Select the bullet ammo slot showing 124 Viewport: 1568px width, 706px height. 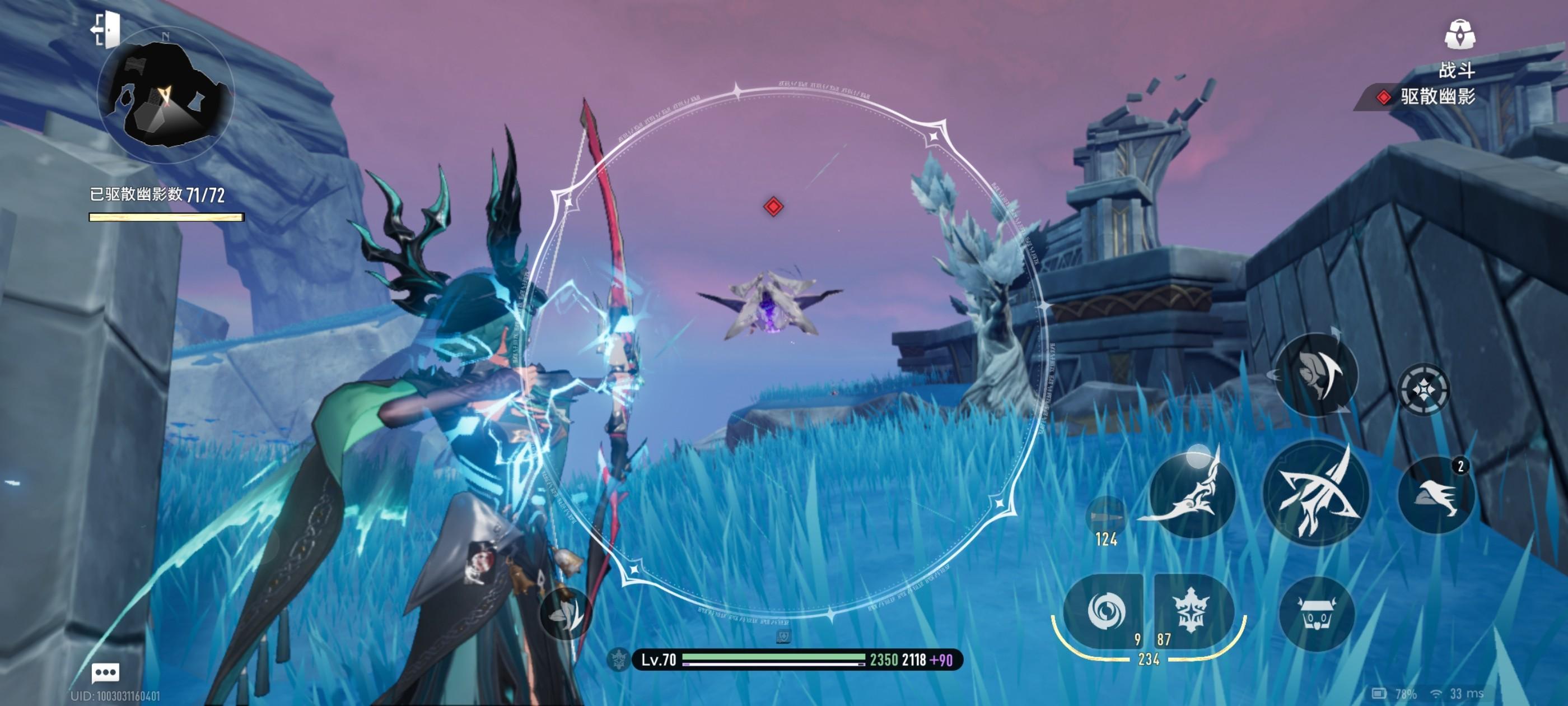click(1105, 518)
